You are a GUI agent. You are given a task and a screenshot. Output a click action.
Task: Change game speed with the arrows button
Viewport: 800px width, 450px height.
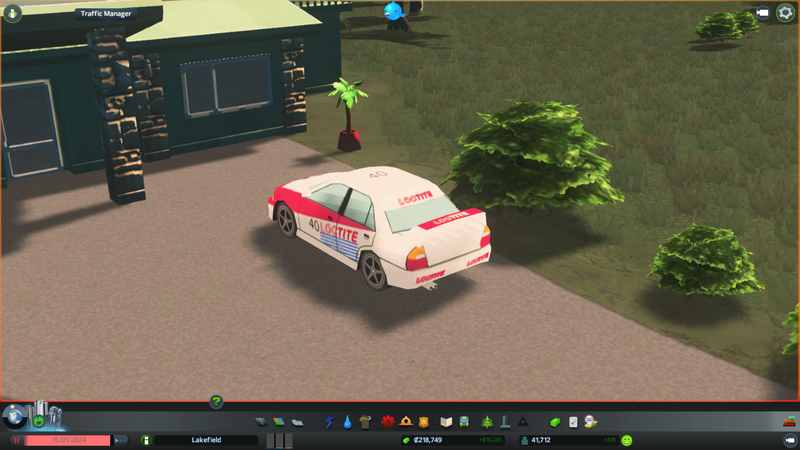coord(120,440)
